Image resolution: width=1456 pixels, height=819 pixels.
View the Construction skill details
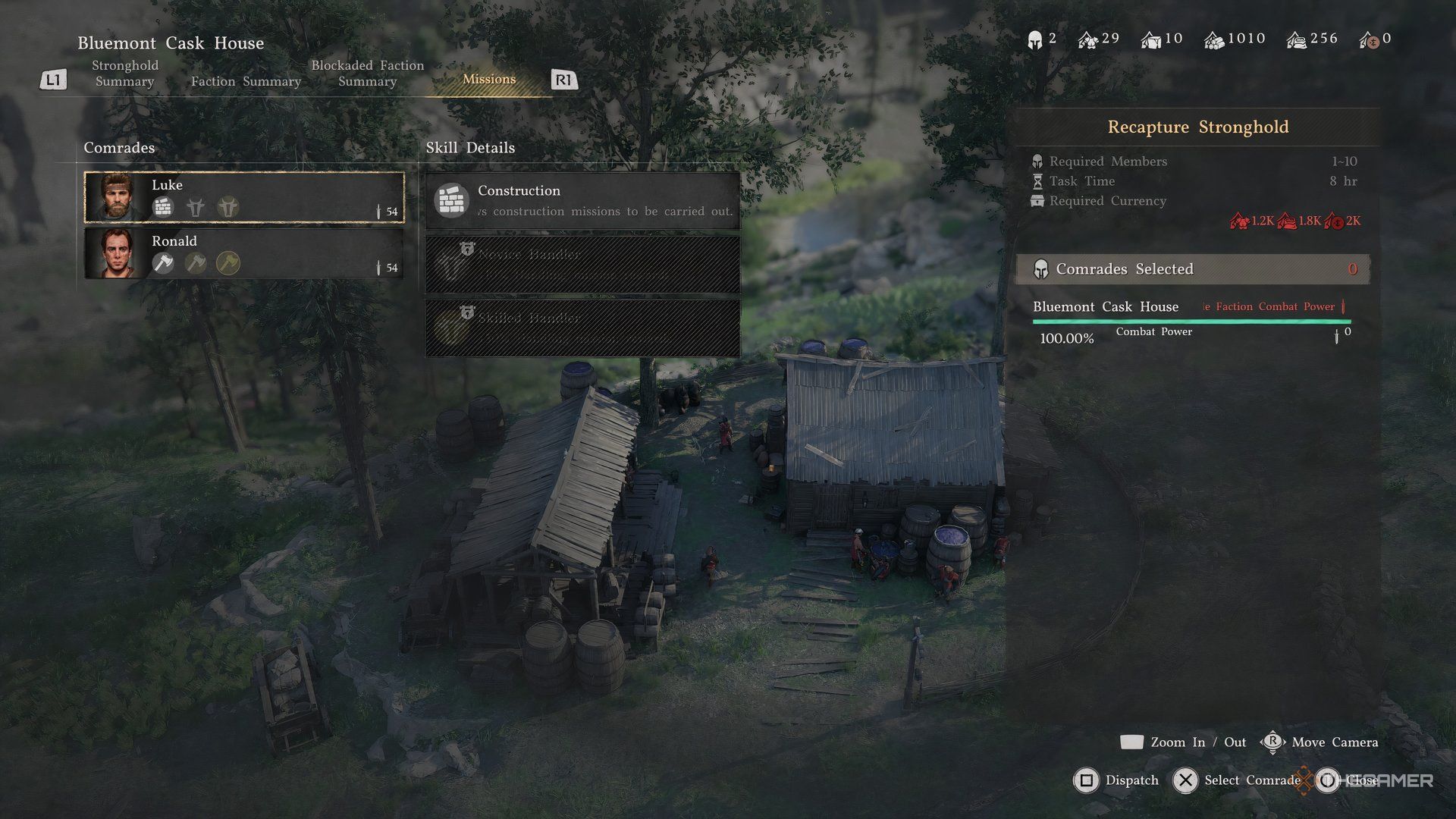point(582,200)
